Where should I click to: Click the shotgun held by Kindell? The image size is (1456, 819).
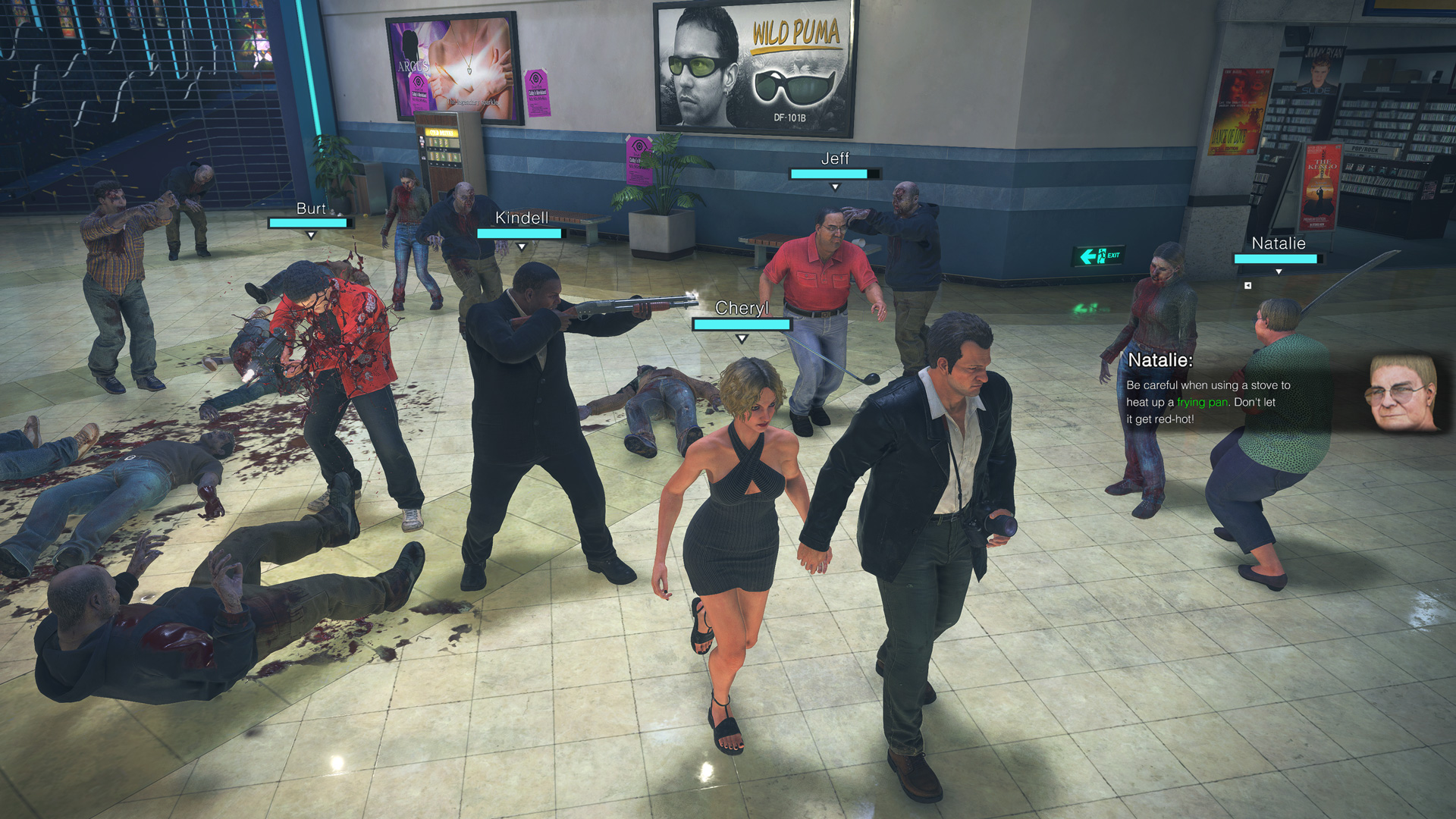pos(629,303)
